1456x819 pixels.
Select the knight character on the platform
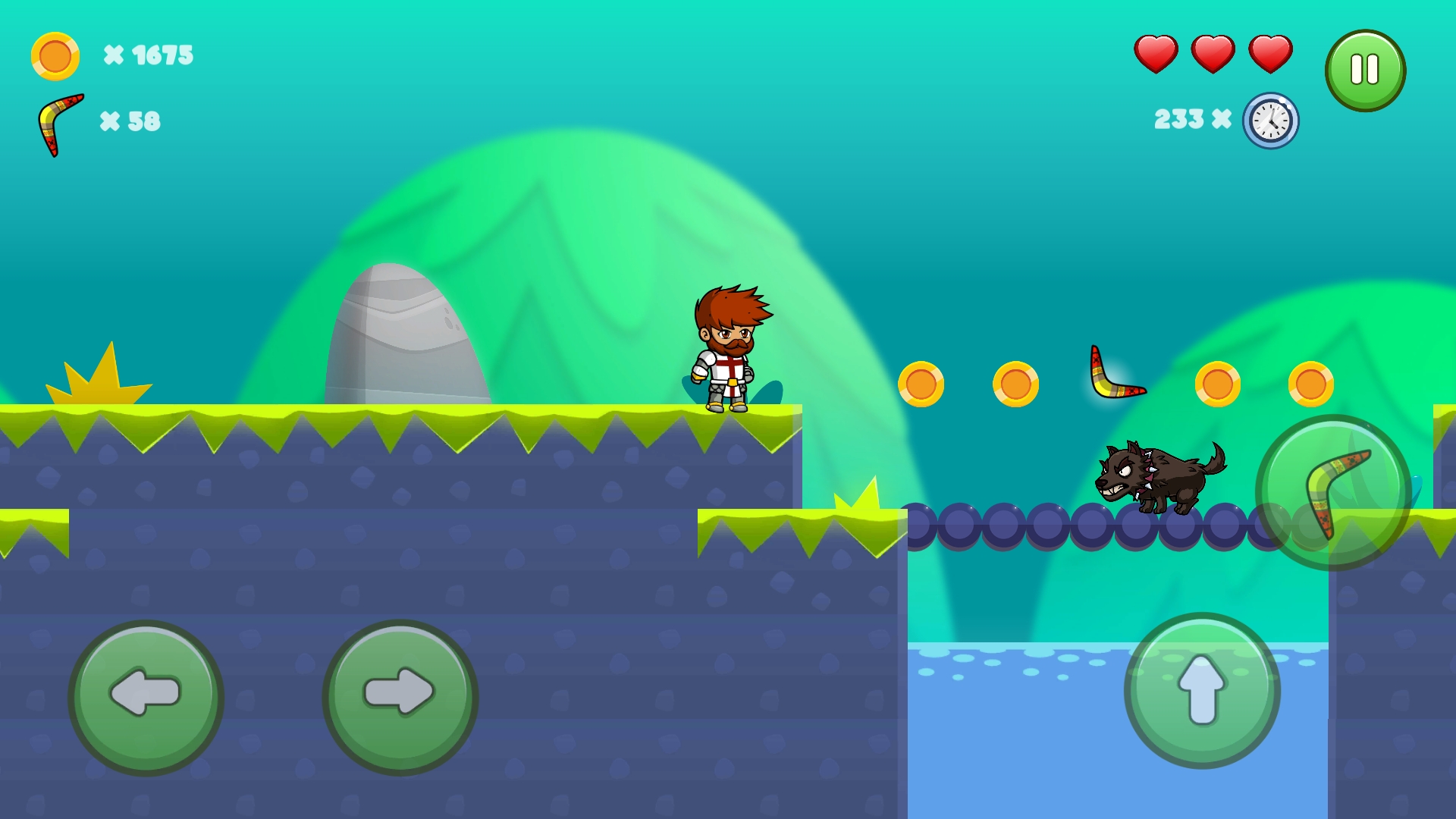tap(730, 349)
